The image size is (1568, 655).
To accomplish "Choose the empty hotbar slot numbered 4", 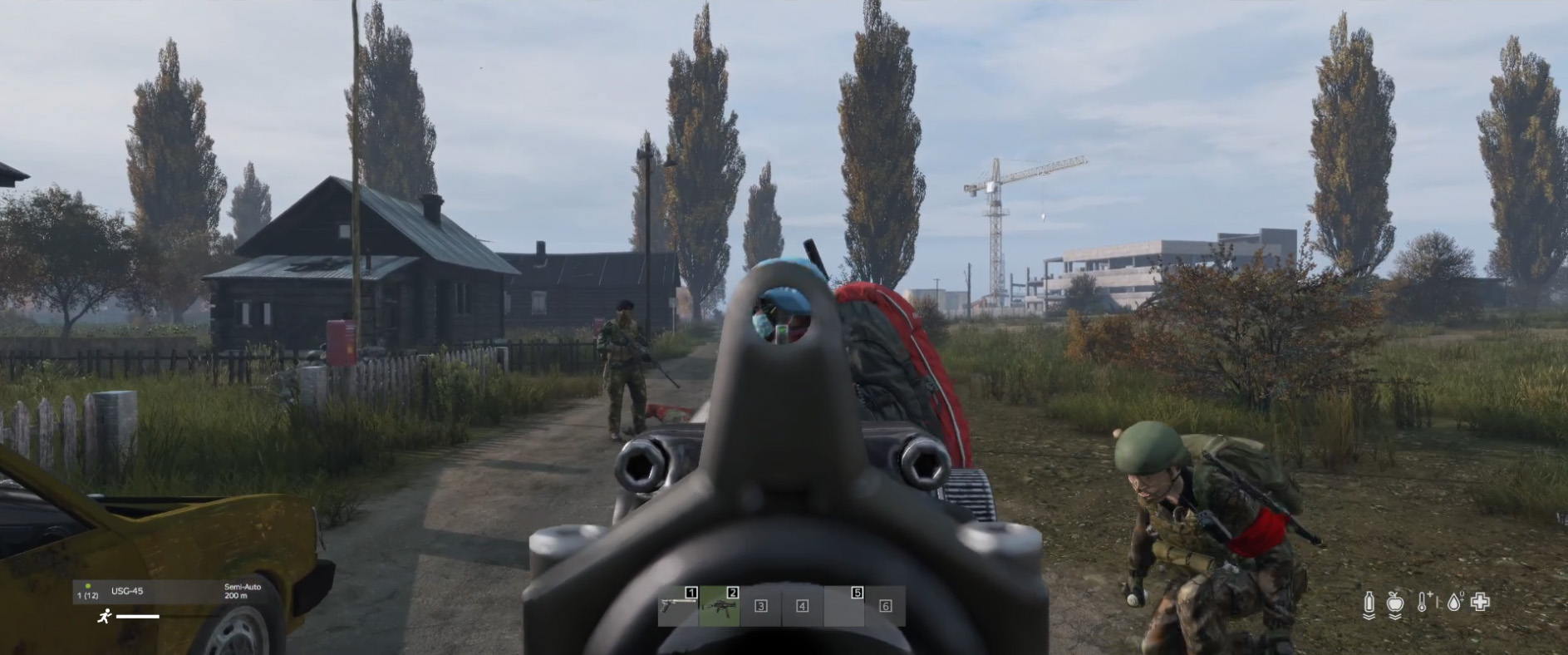I will [x=802, y=606].
